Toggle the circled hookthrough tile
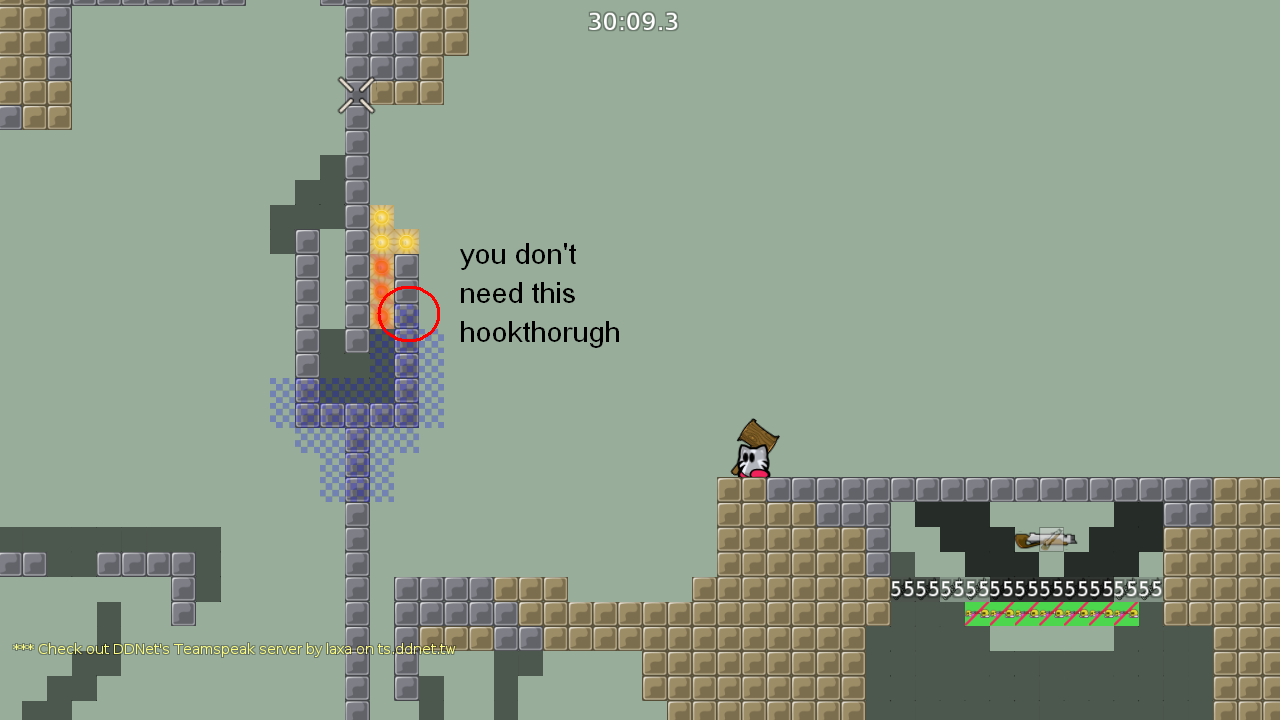Viewport: 1280px width, 720px height. (405, 315)
